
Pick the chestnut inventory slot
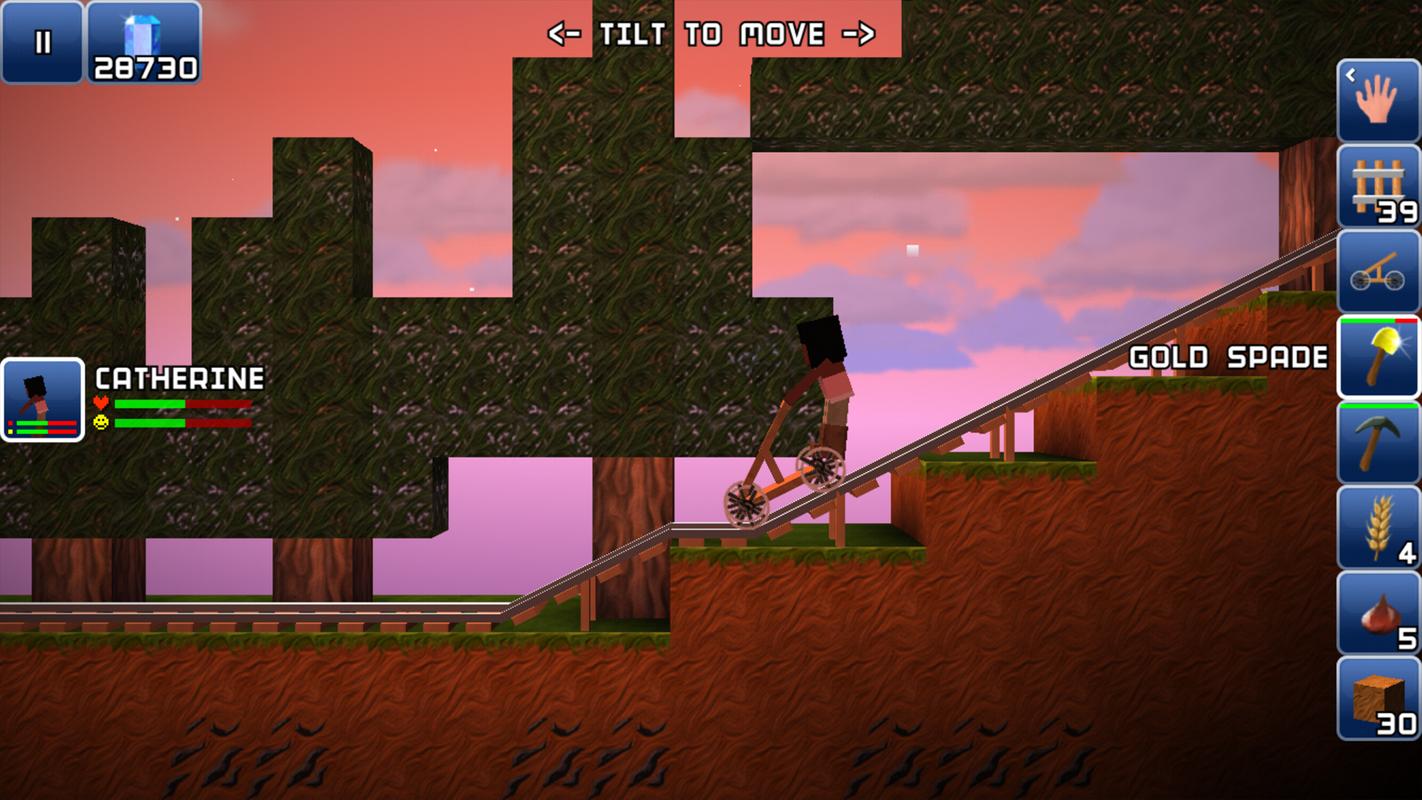1378,612
